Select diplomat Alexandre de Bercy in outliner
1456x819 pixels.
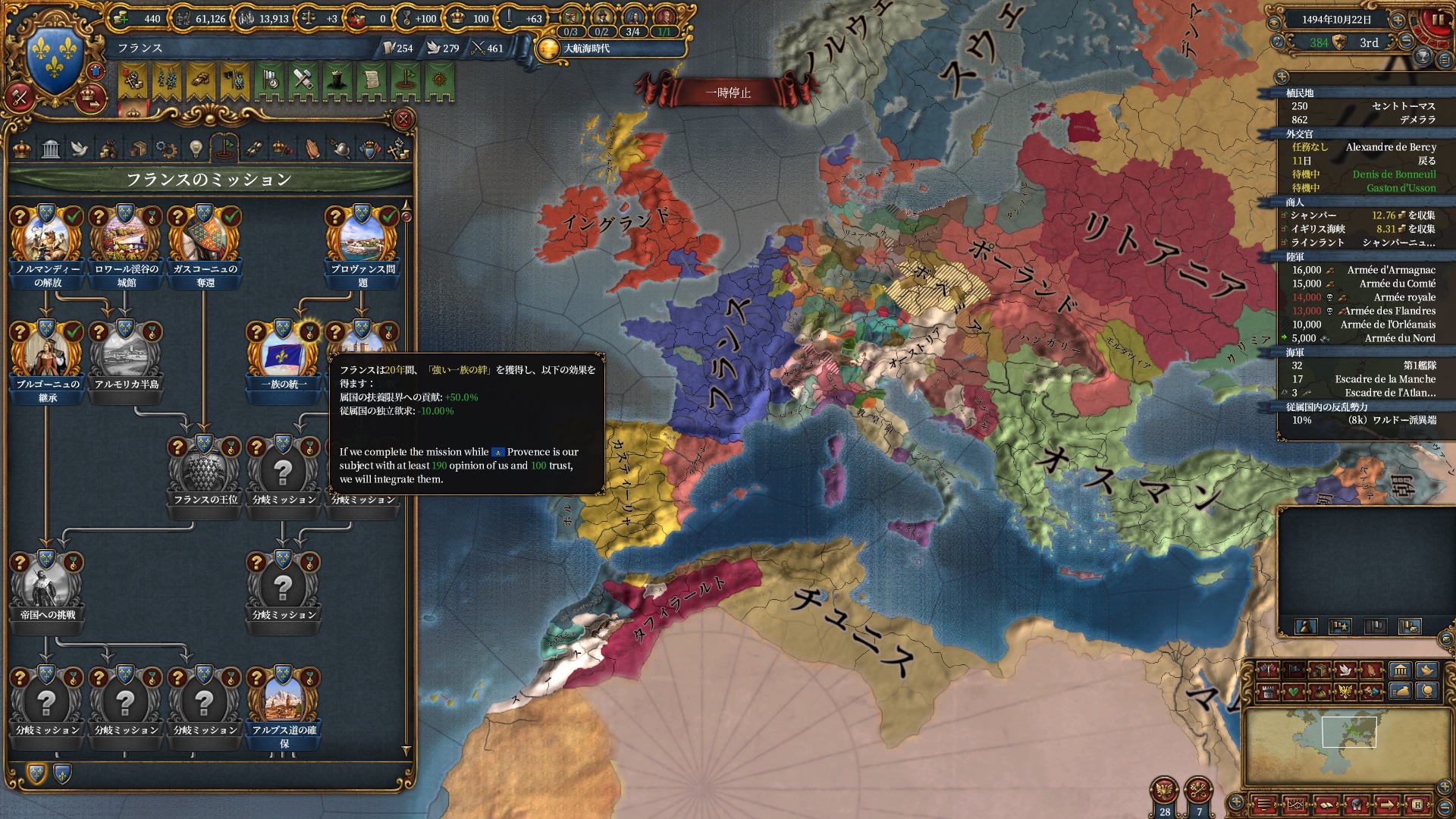click(1390, 147)
